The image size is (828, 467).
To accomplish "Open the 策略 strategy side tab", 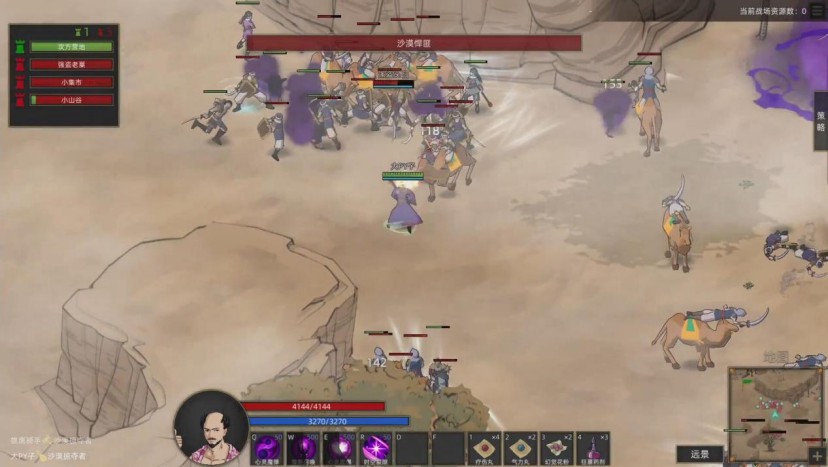I will (x=821, y=121).
